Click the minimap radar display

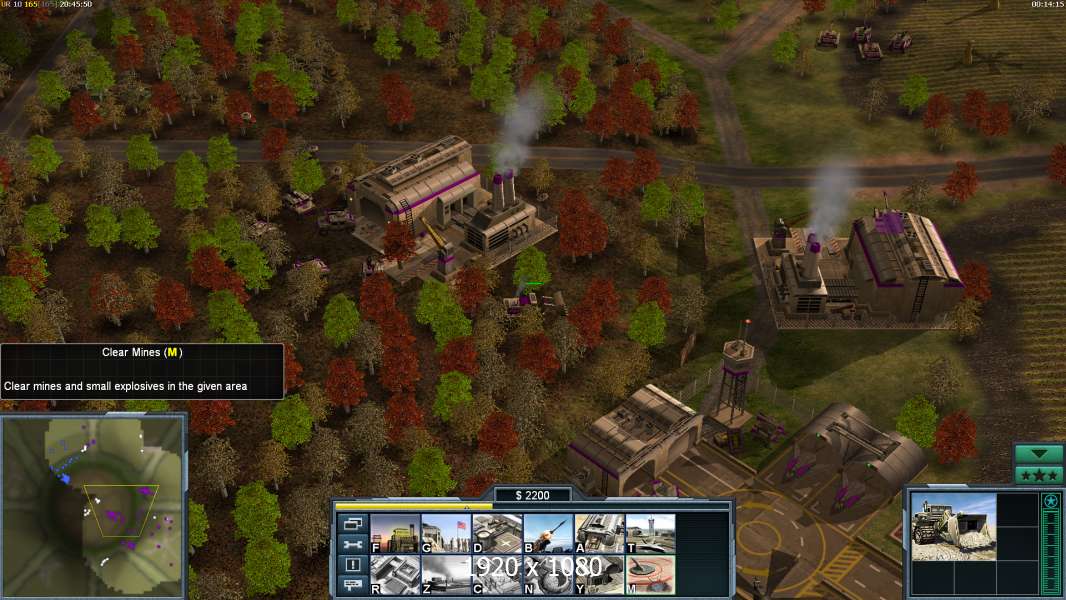[x=93, y=505]
